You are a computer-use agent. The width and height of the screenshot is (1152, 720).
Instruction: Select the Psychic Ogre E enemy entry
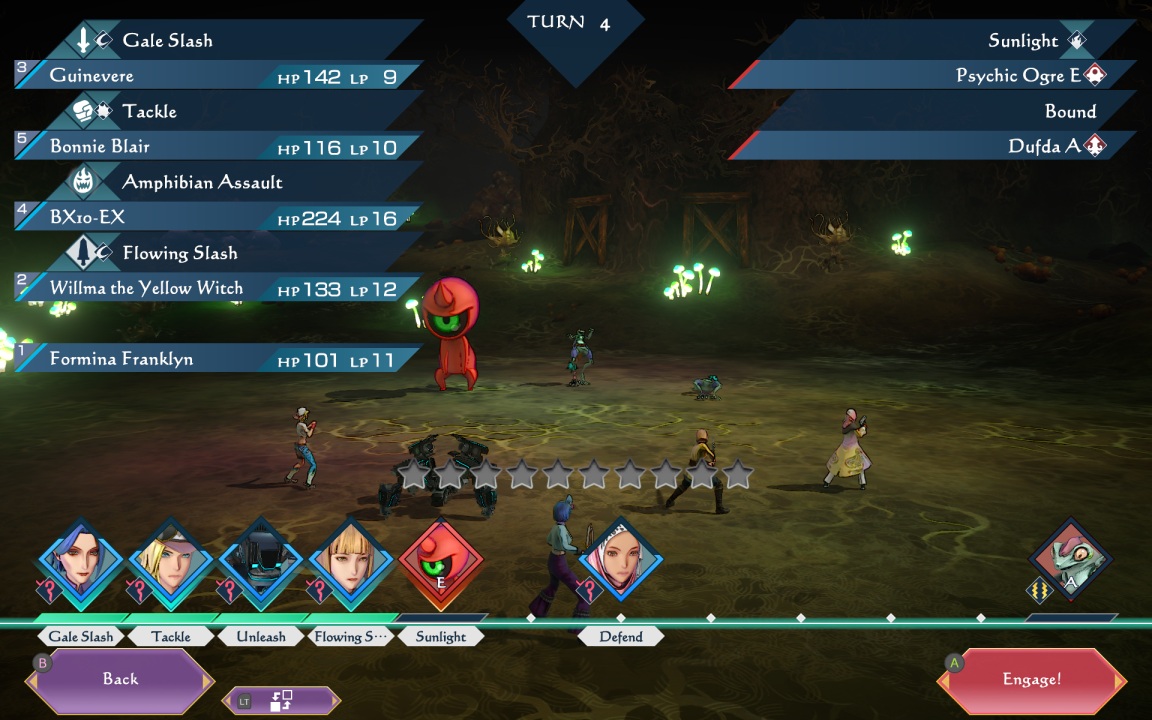[x=935, y=76]
